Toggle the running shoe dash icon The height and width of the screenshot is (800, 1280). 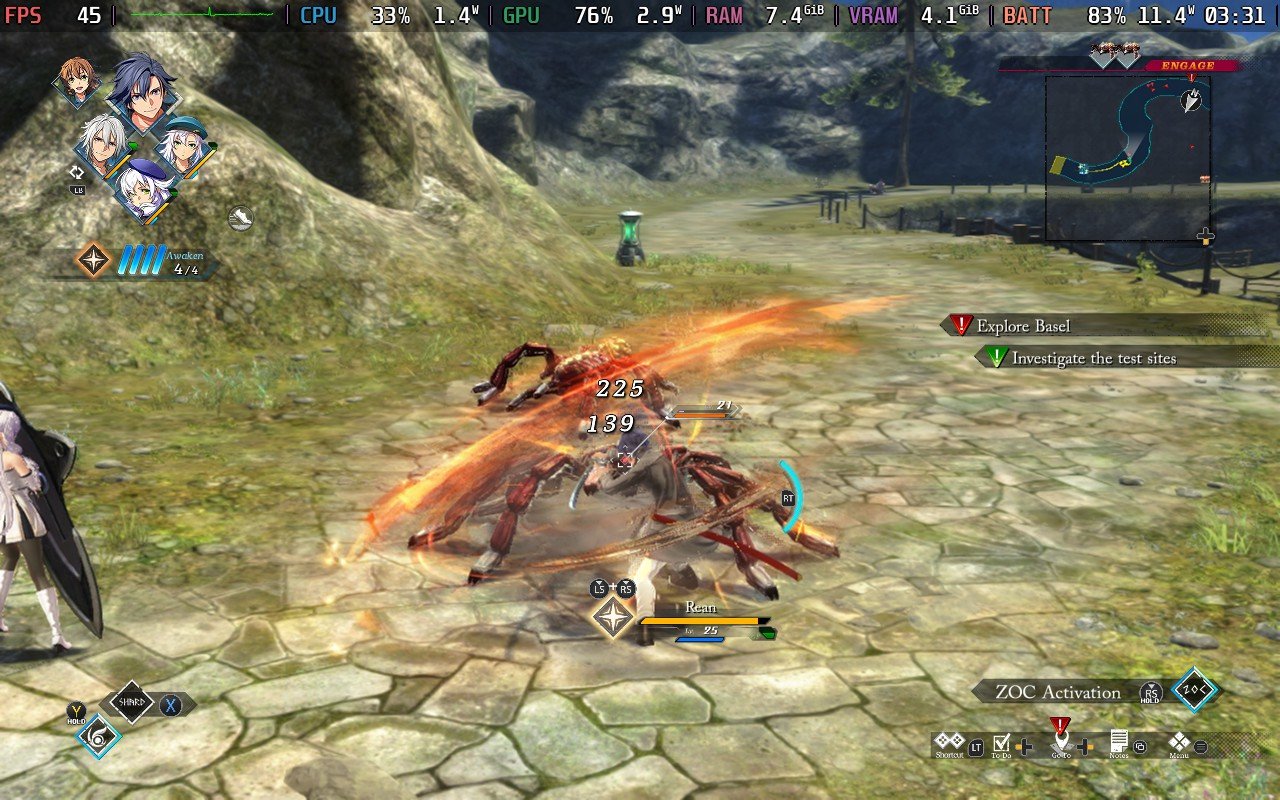point(240,218)
